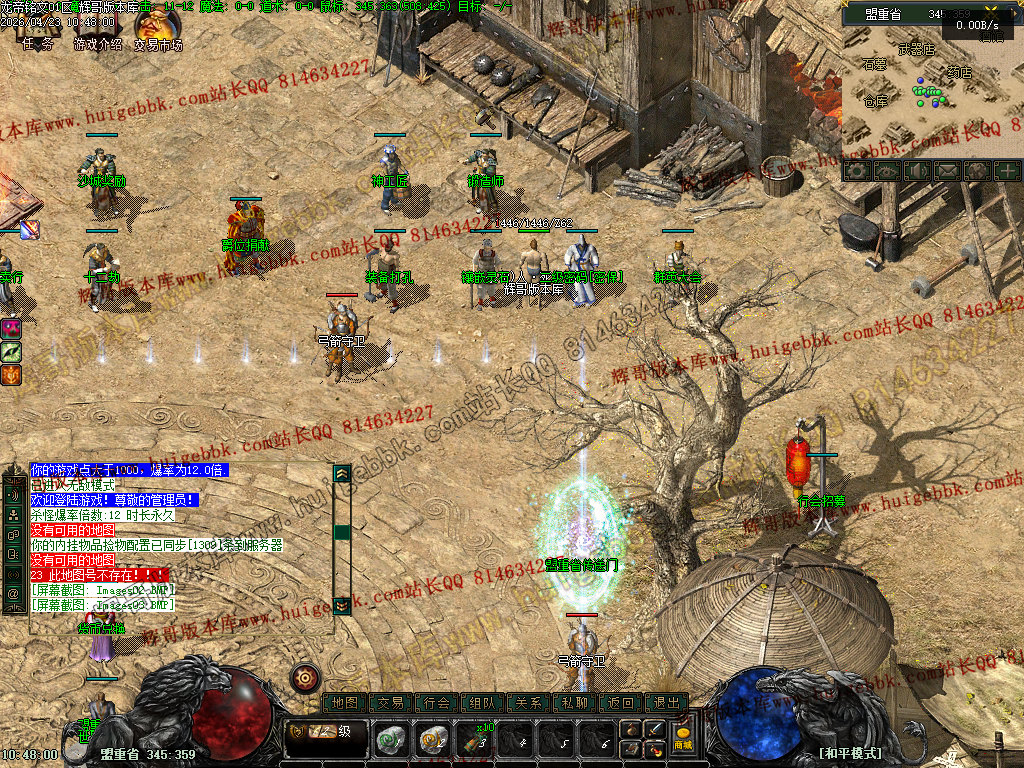Viewport: 1024px width, 768px height.
Task: Open the gear settings button under minimap
Action: (855, 171)
